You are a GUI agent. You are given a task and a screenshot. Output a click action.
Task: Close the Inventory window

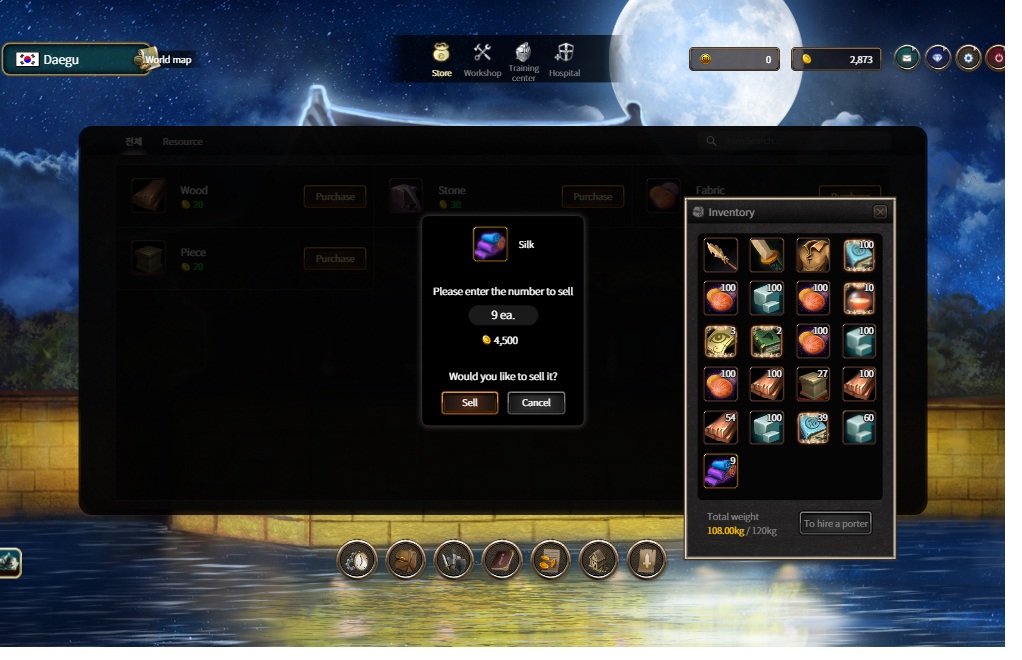pyautogui.click(x=879, y=212)
